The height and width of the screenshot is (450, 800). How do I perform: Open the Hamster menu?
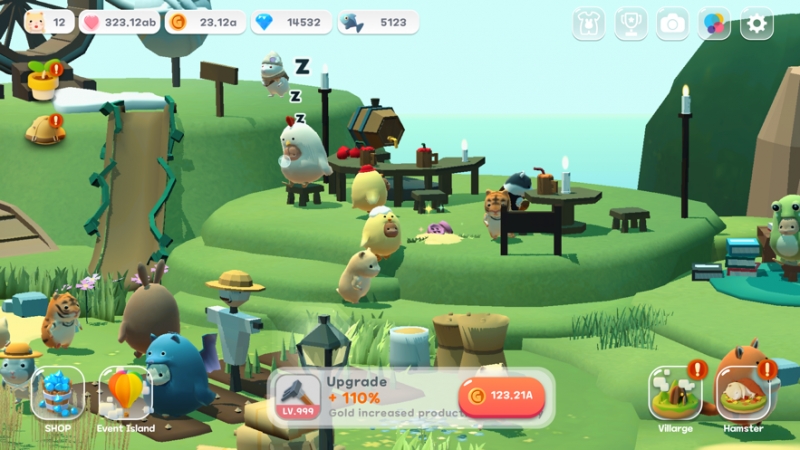tap(743, 394)
